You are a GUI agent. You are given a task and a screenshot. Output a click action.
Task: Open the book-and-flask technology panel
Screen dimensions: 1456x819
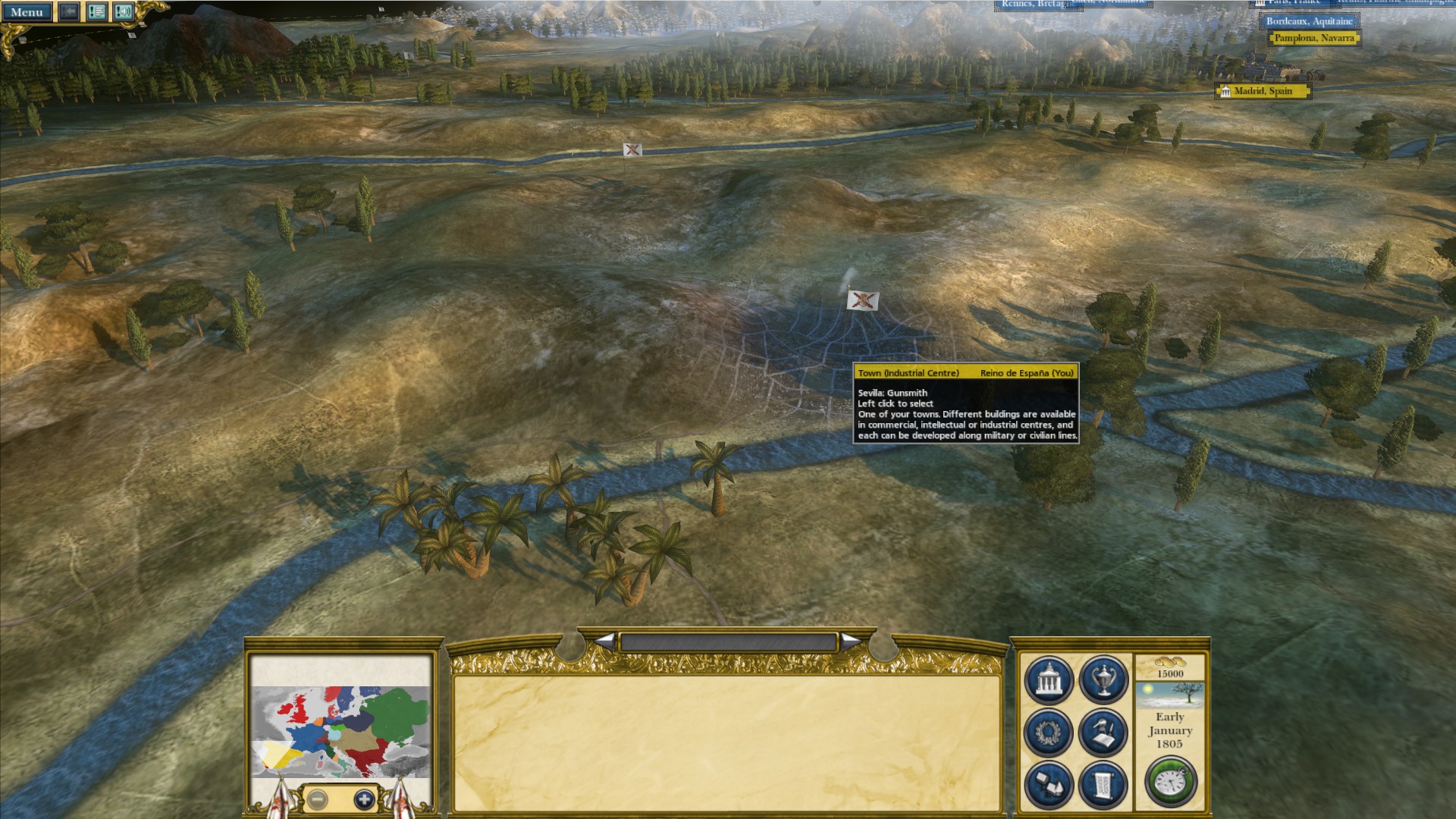[x=1103, y=733]
